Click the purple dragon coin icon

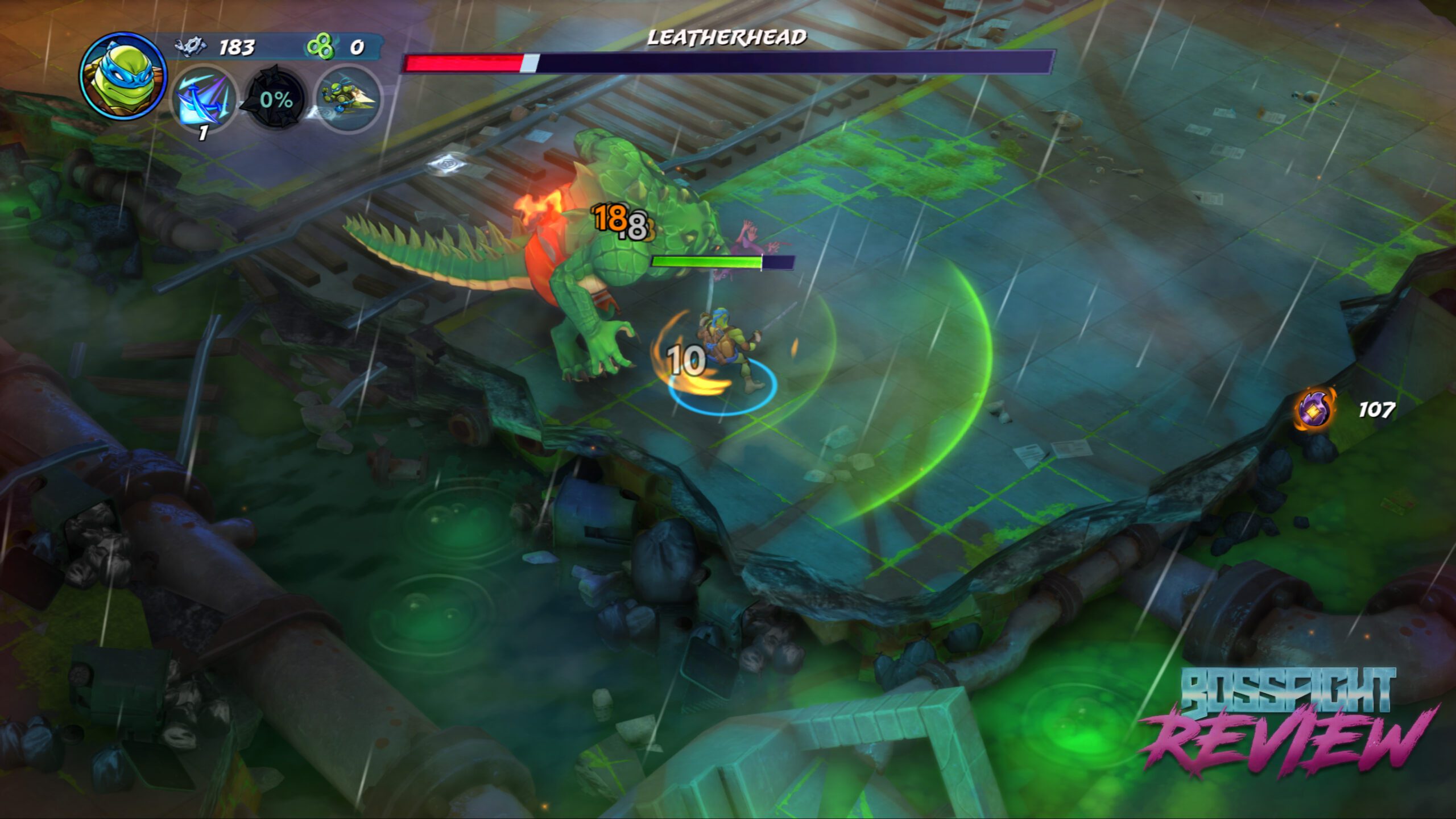tap(1316, 409)
